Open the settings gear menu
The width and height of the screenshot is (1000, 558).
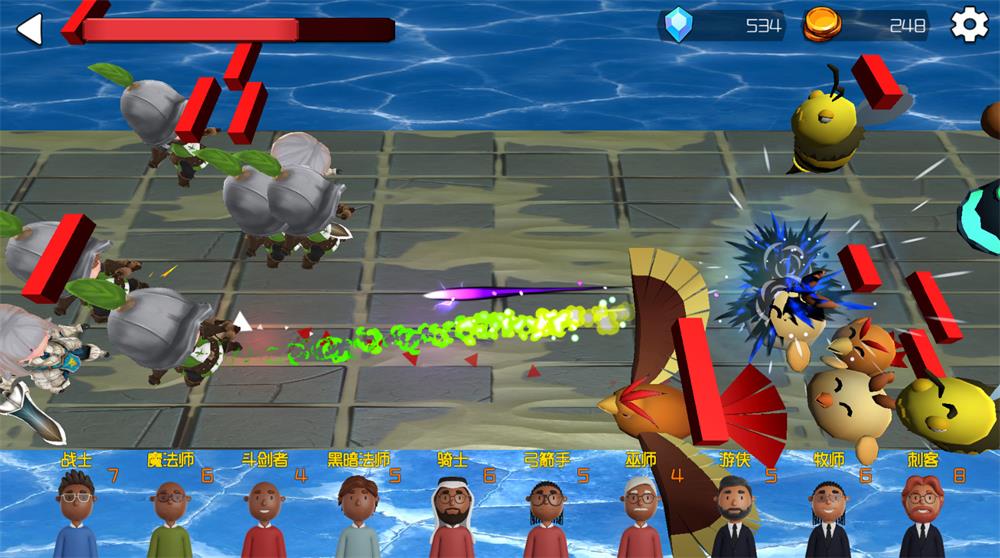point(968,25)
